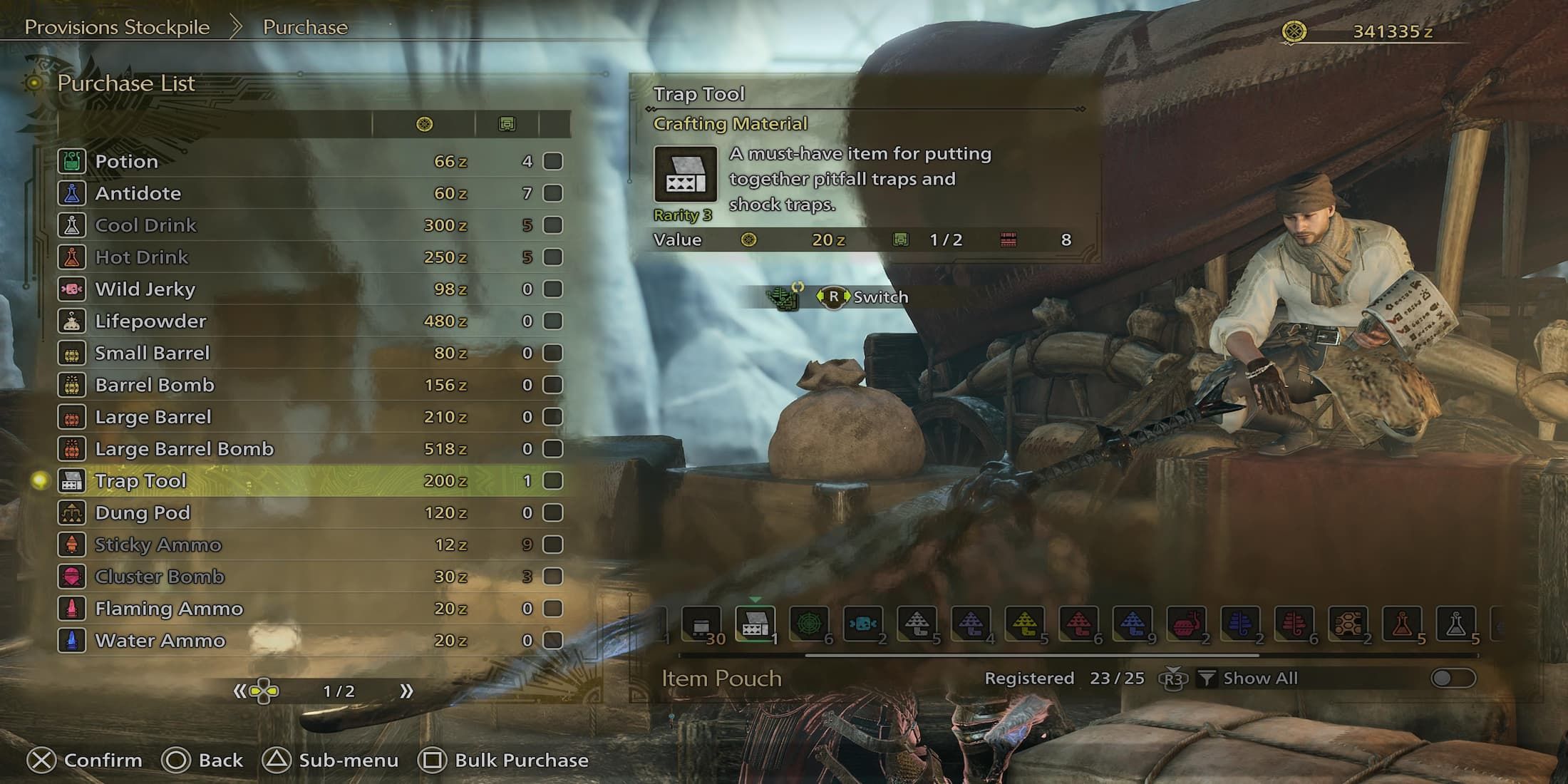This screenshot has width=1568, height=784.
Task: Pick the Water Ammo row
Action: click(160, 641)
